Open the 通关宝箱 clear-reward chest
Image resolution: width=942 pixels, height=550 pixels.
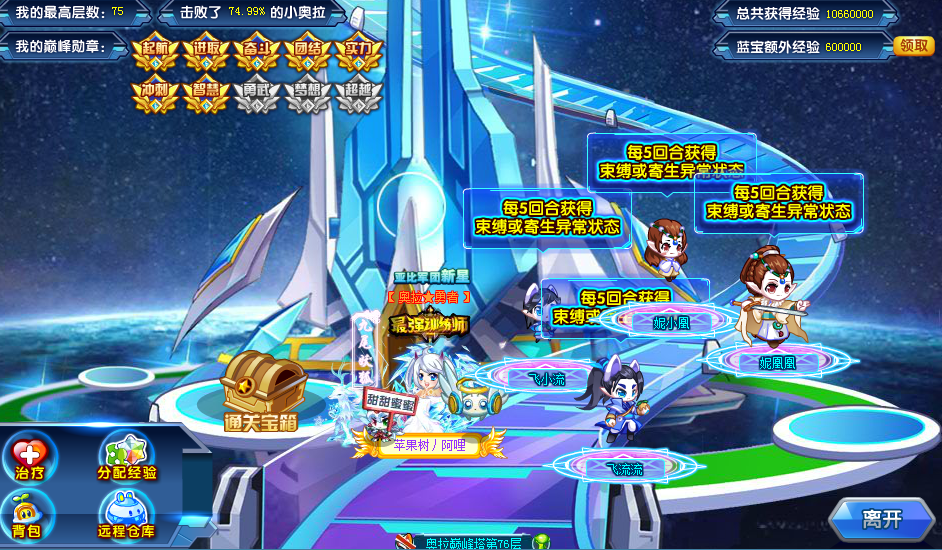click(261, 391)
